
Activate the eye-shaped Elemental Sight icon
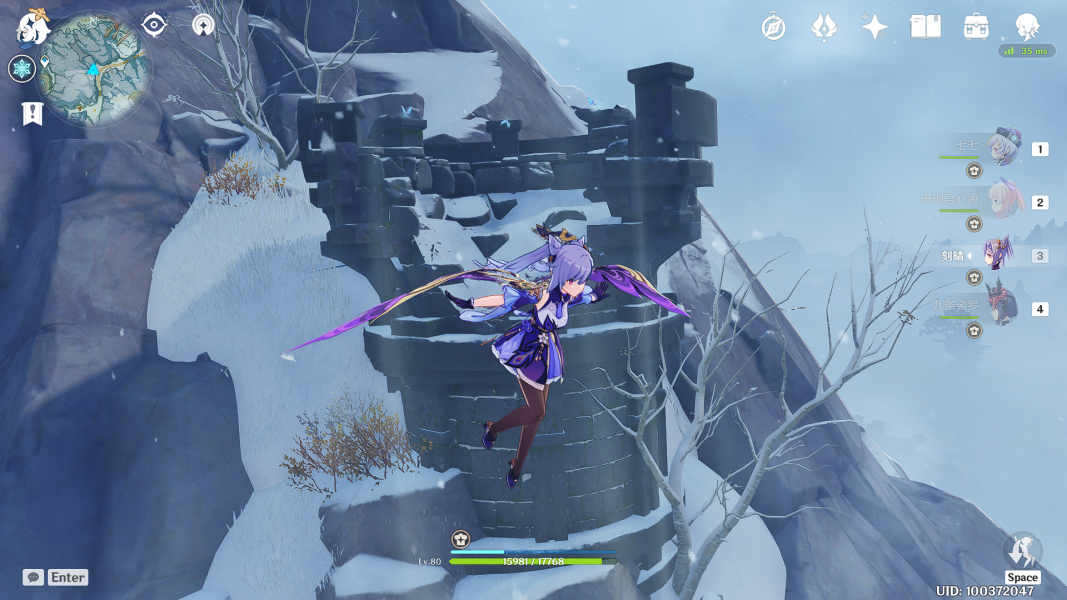pos(153,25)
